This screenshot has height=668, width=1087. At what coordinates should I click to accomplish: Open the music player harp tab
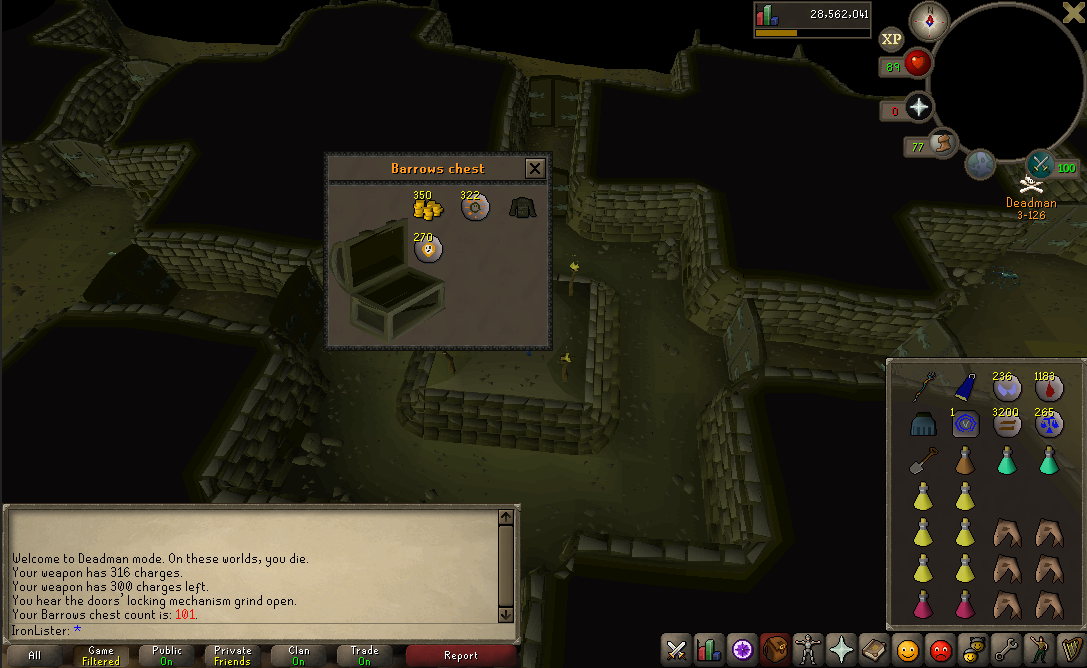pos(1071,650)
